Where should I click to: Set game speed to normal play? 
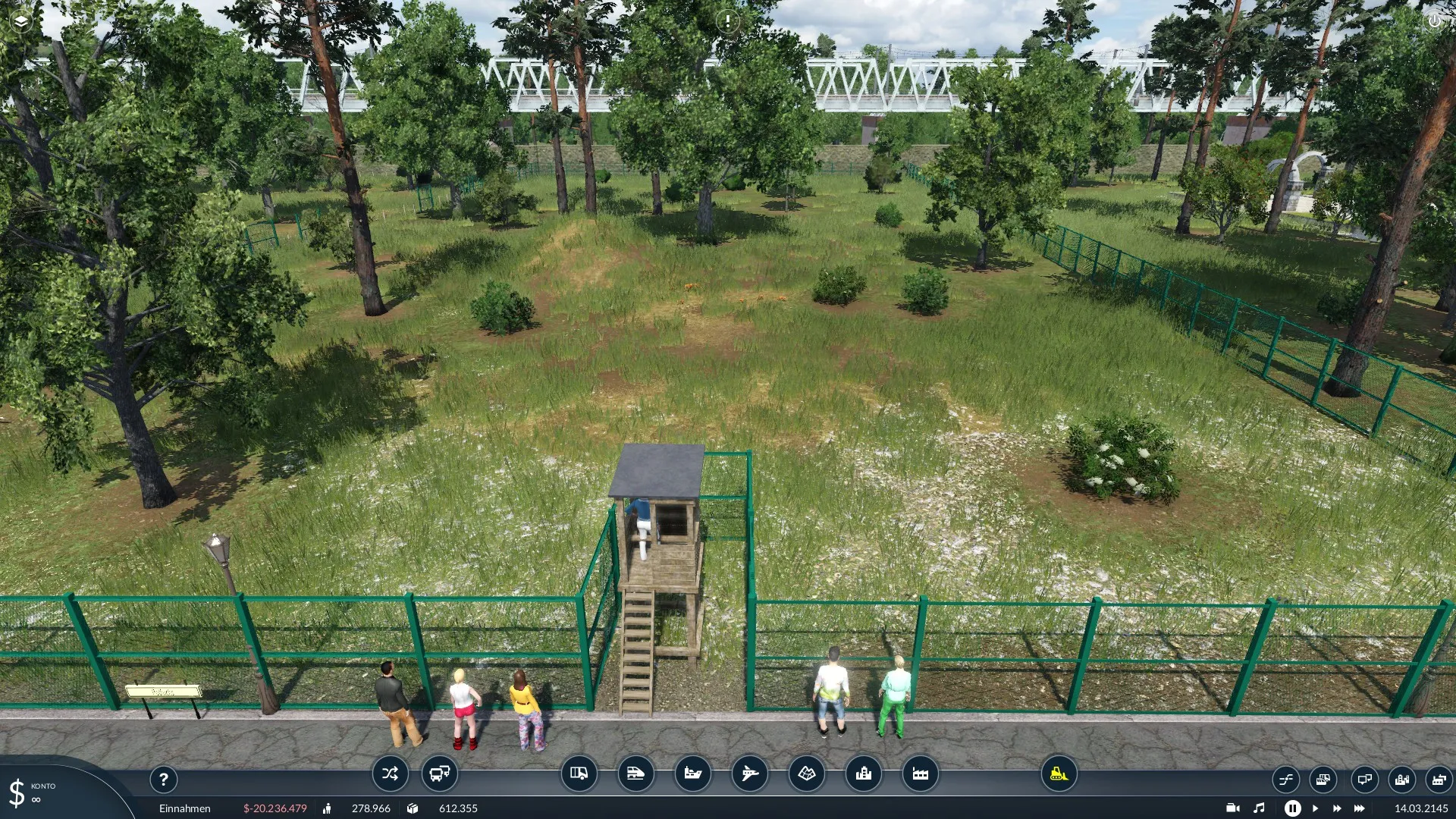pyautogui.click(x=1315, y=808)
